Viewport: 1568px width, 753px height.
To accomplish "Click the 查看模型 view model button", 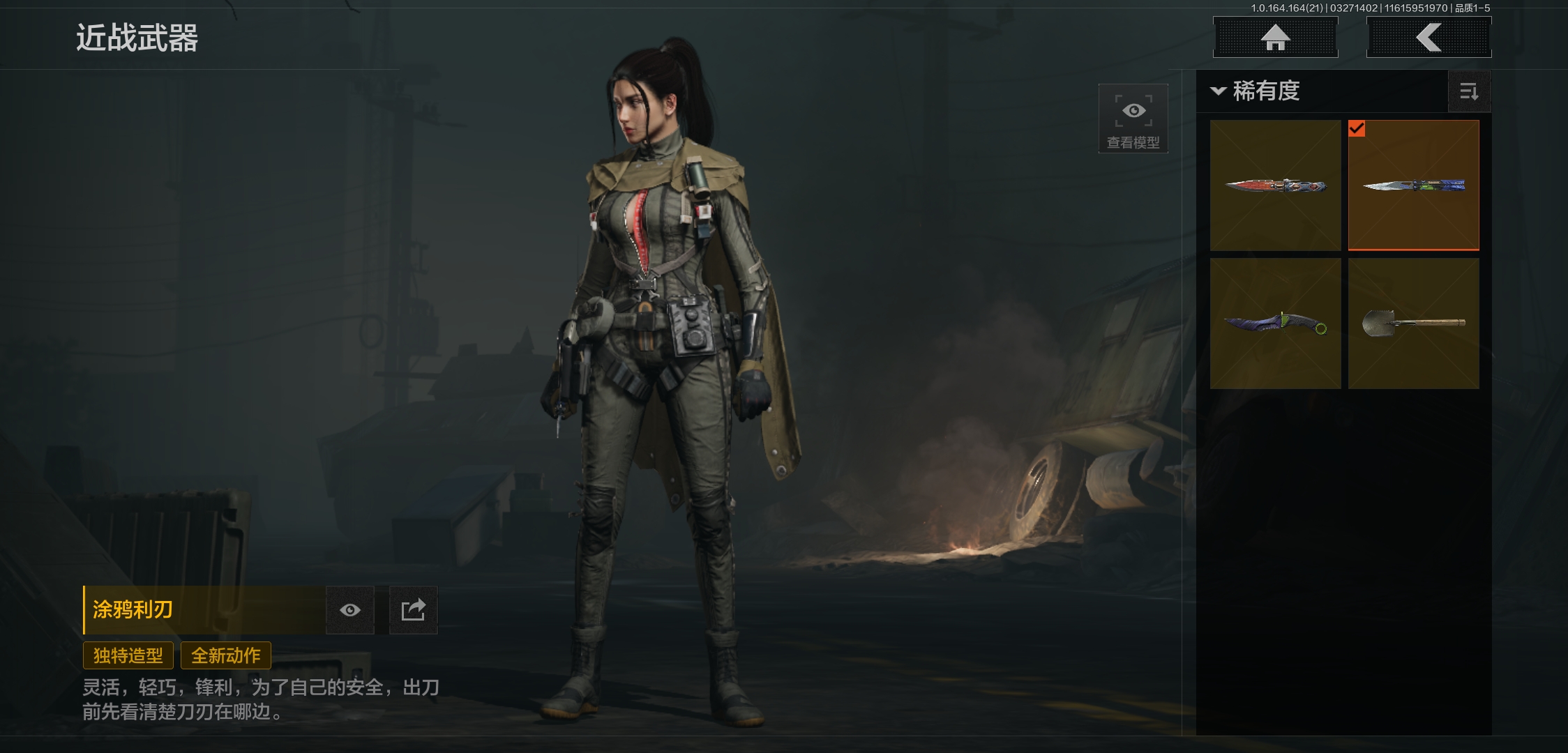I will point(1133,119).
